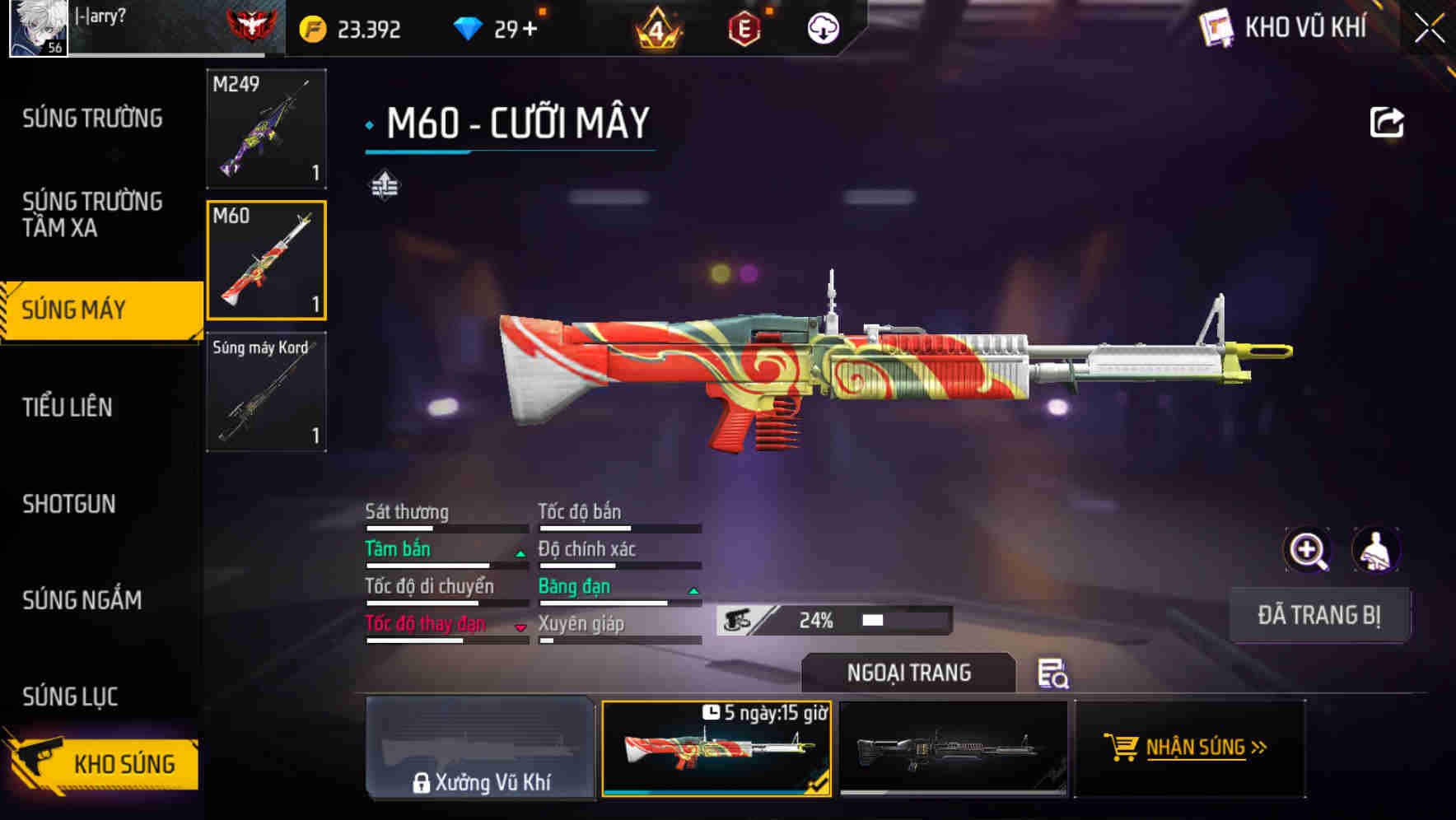This screenshot has height=820, width=1456.
Task: Open the weapon share icon
Action: pyautogui.click(x=1388, y=122)
